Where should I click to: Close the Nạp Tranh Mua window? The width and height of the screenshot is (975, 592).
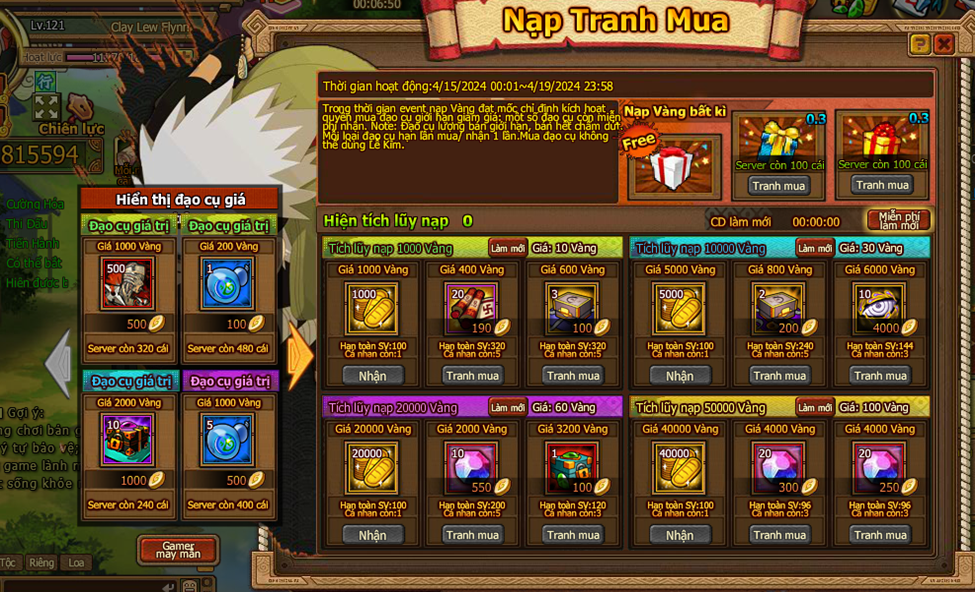coord(943,44)
